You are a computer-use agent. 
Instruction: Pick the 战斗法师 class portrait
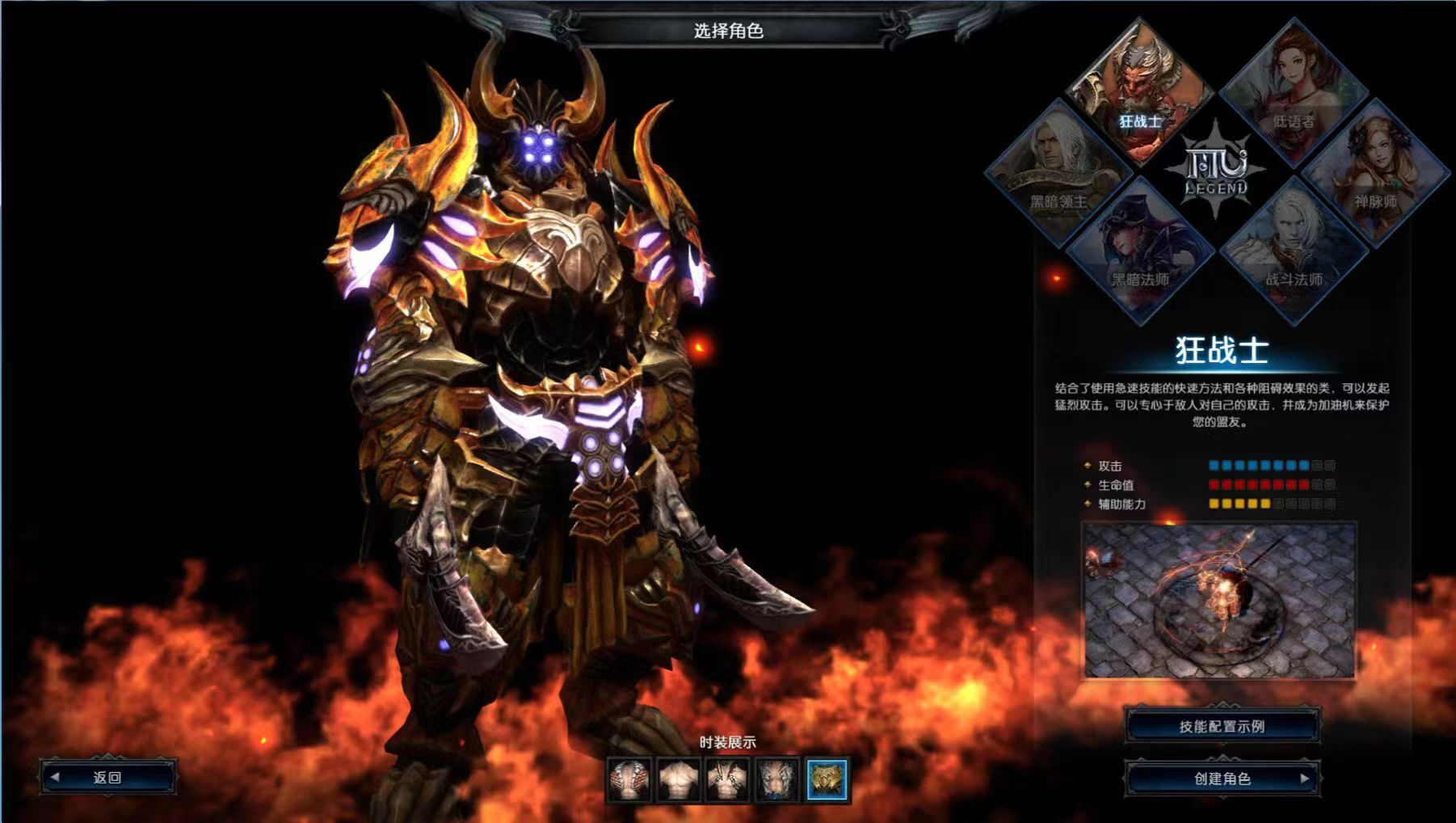pyautogui.click(x=1293, y=251)
